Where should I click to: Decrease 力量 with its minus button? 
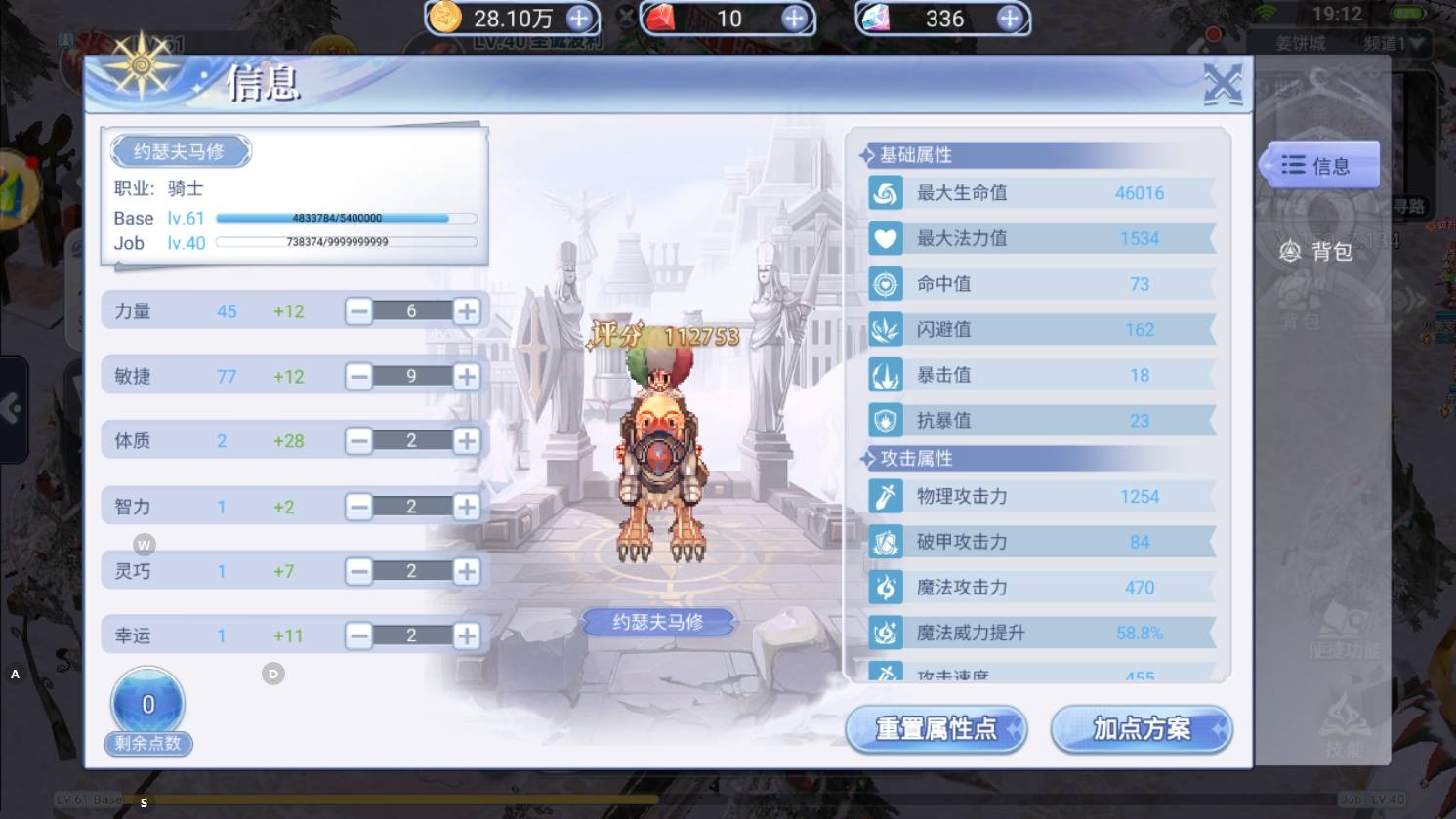pyautogui.click(x=359, y=311)
